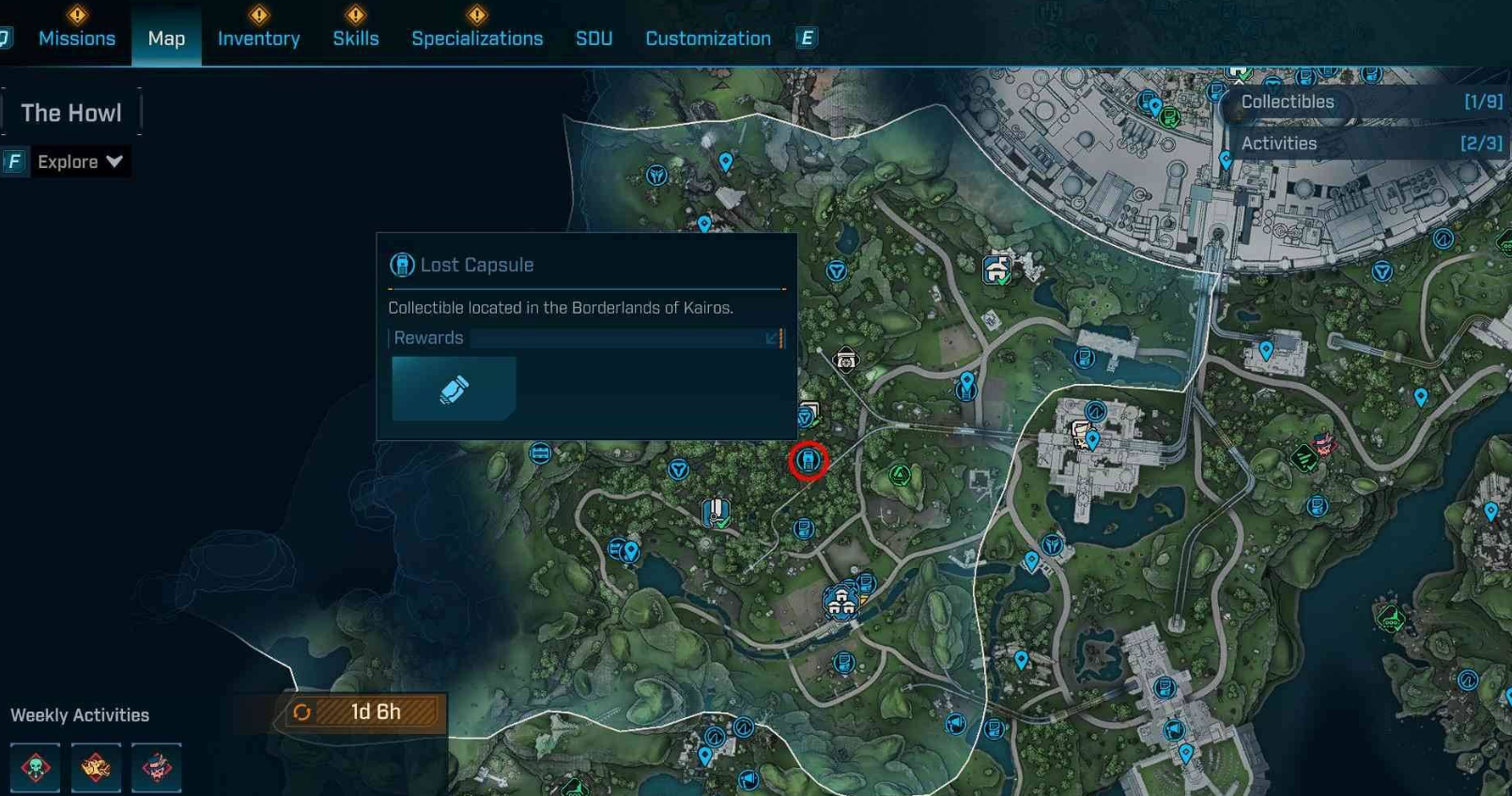Open the SDU tab
Image resolution: width=1512 pixels, height=796 pixels.
tap(594, 38)
